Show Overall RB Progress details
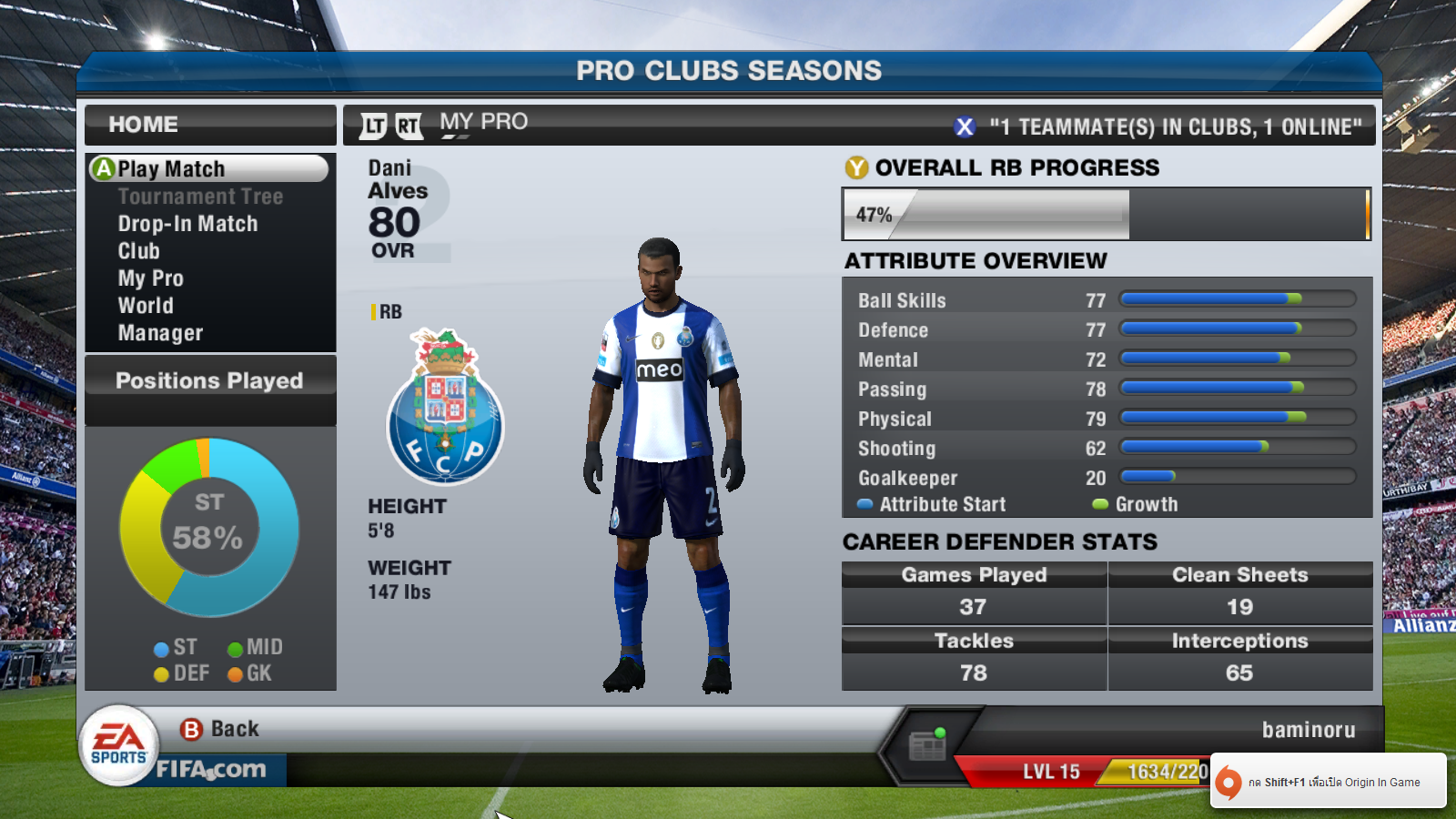Viewport: 1456px width, 819px height. click(1003, 168)
